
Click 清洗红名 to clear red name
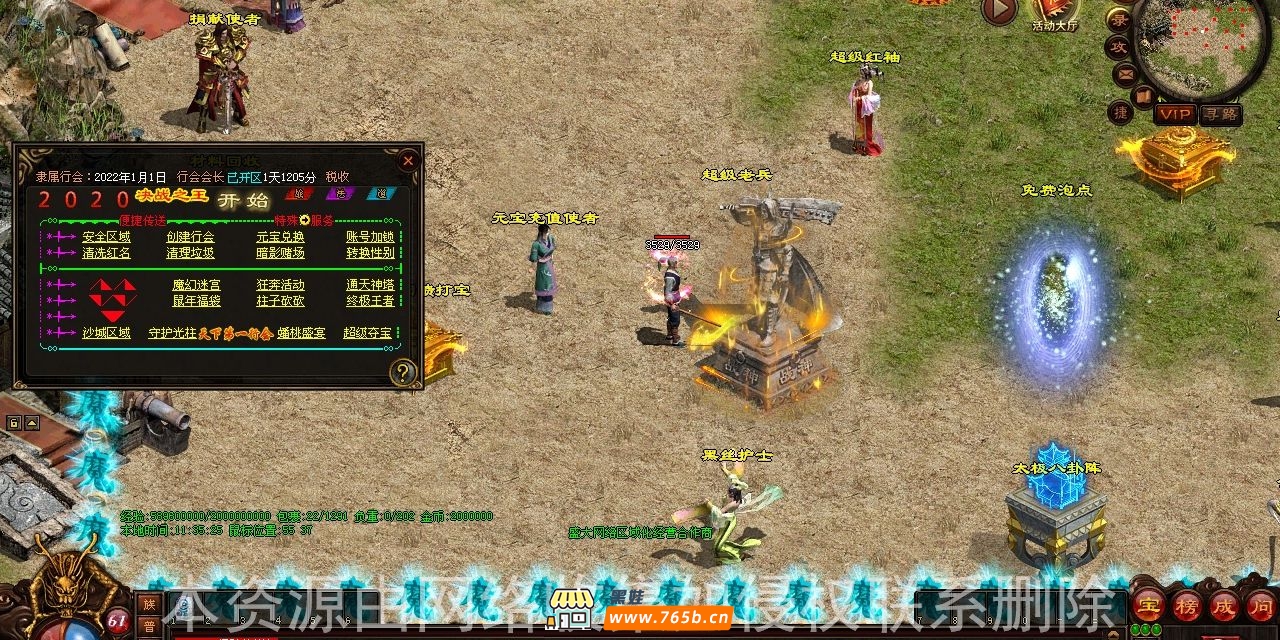(x=106, y=253)
